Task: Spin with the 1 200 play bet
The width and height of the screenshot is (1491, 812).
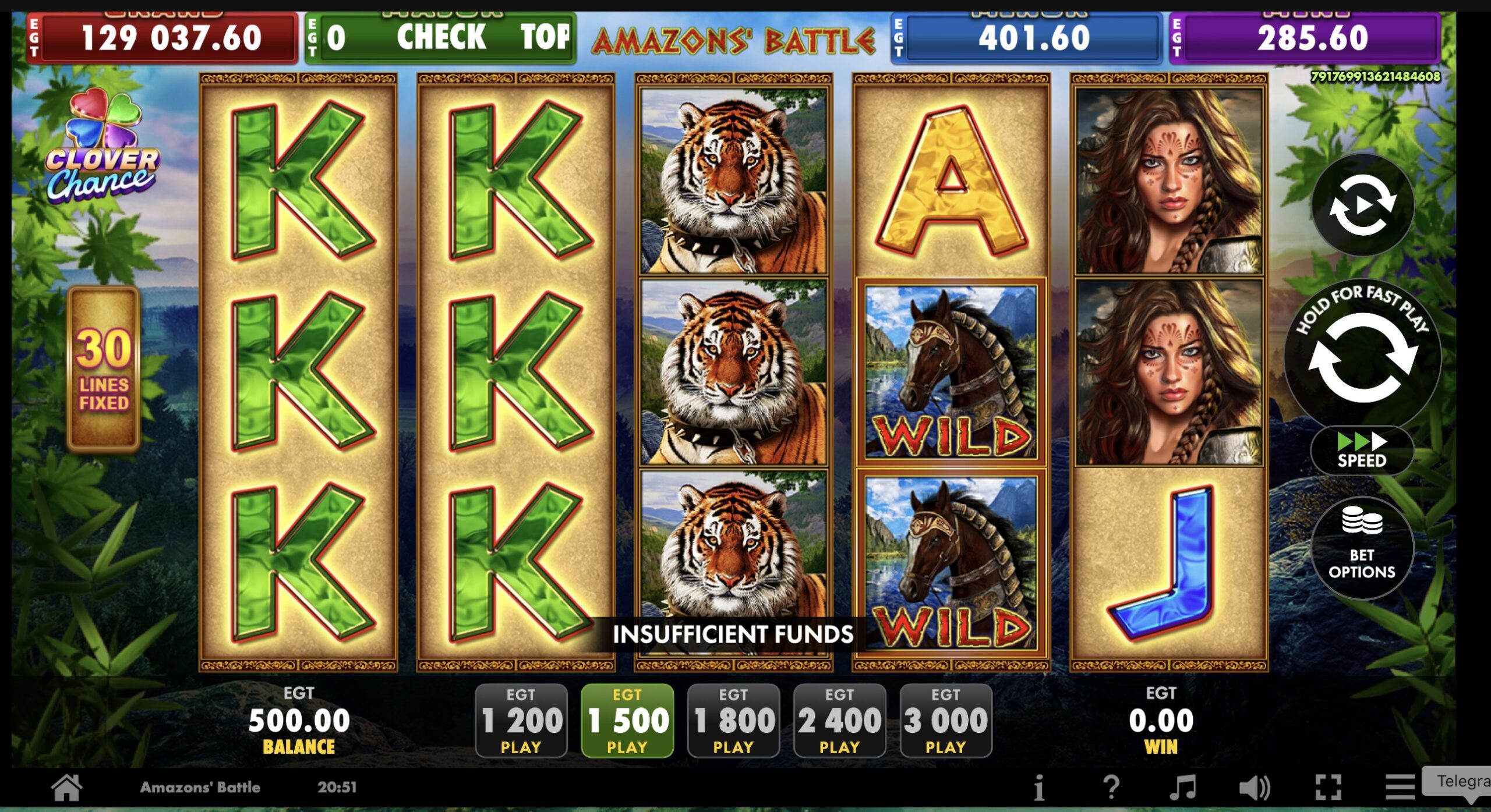Action: pos(521,721)
